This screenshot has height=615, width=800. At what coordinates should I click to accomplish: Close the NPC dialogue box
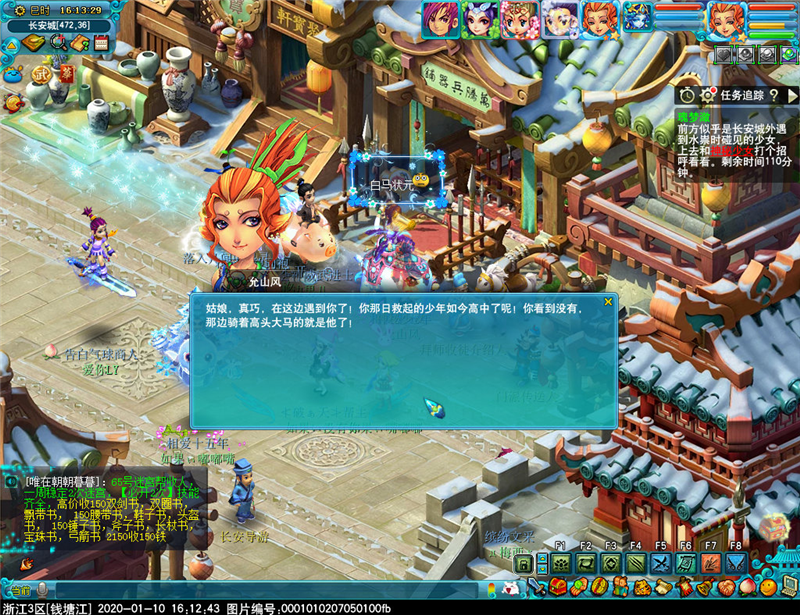[607, 301]
